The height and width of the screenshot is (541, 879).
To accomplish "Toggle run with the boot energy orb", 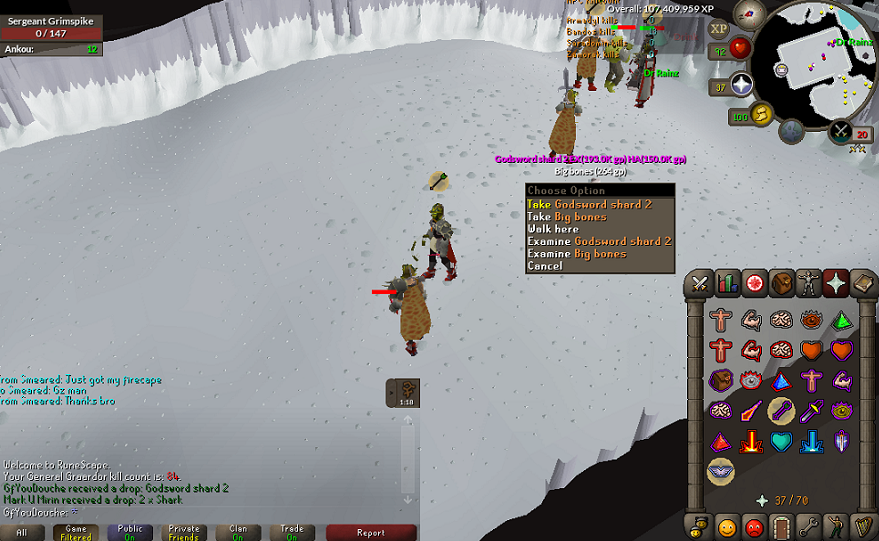I will [x=763, y=115].
